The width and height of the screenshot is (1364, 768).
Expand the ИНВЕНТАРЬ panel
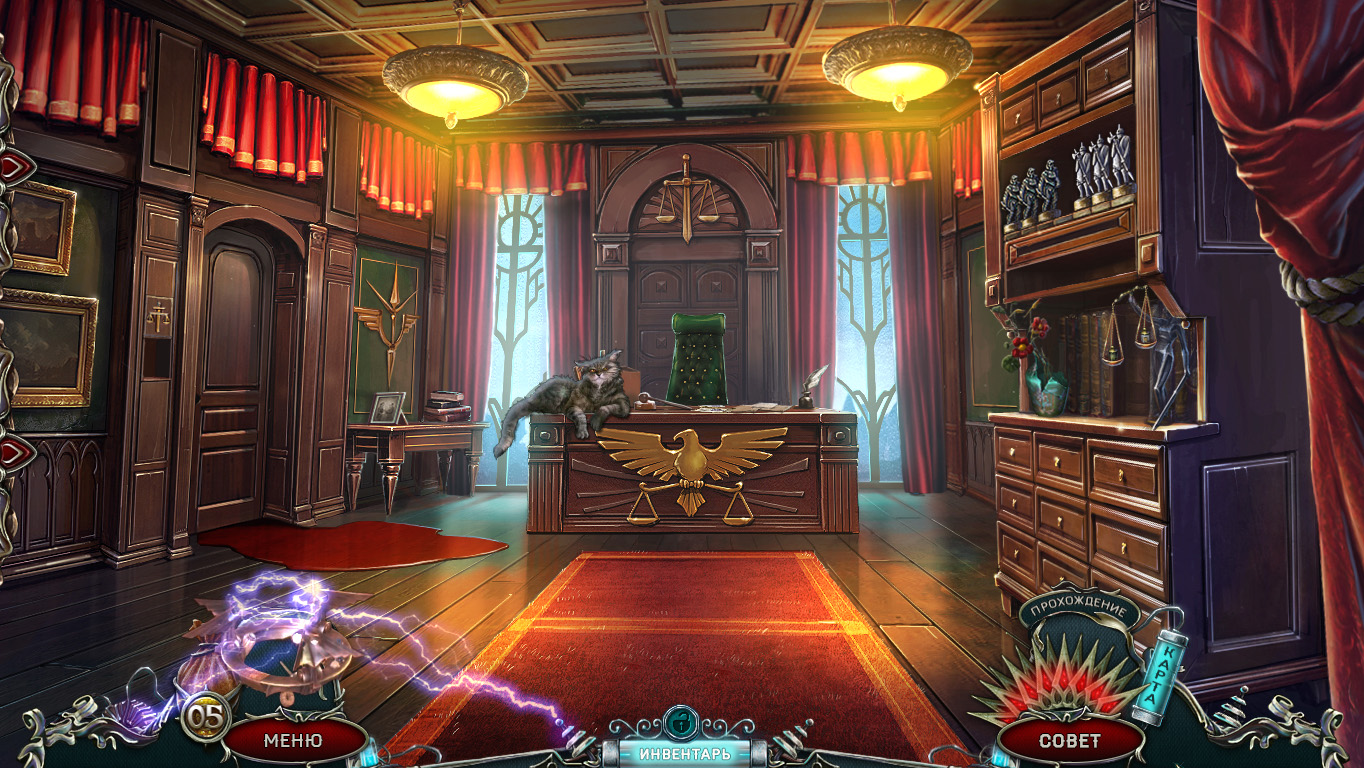click(x=685, y=753)
